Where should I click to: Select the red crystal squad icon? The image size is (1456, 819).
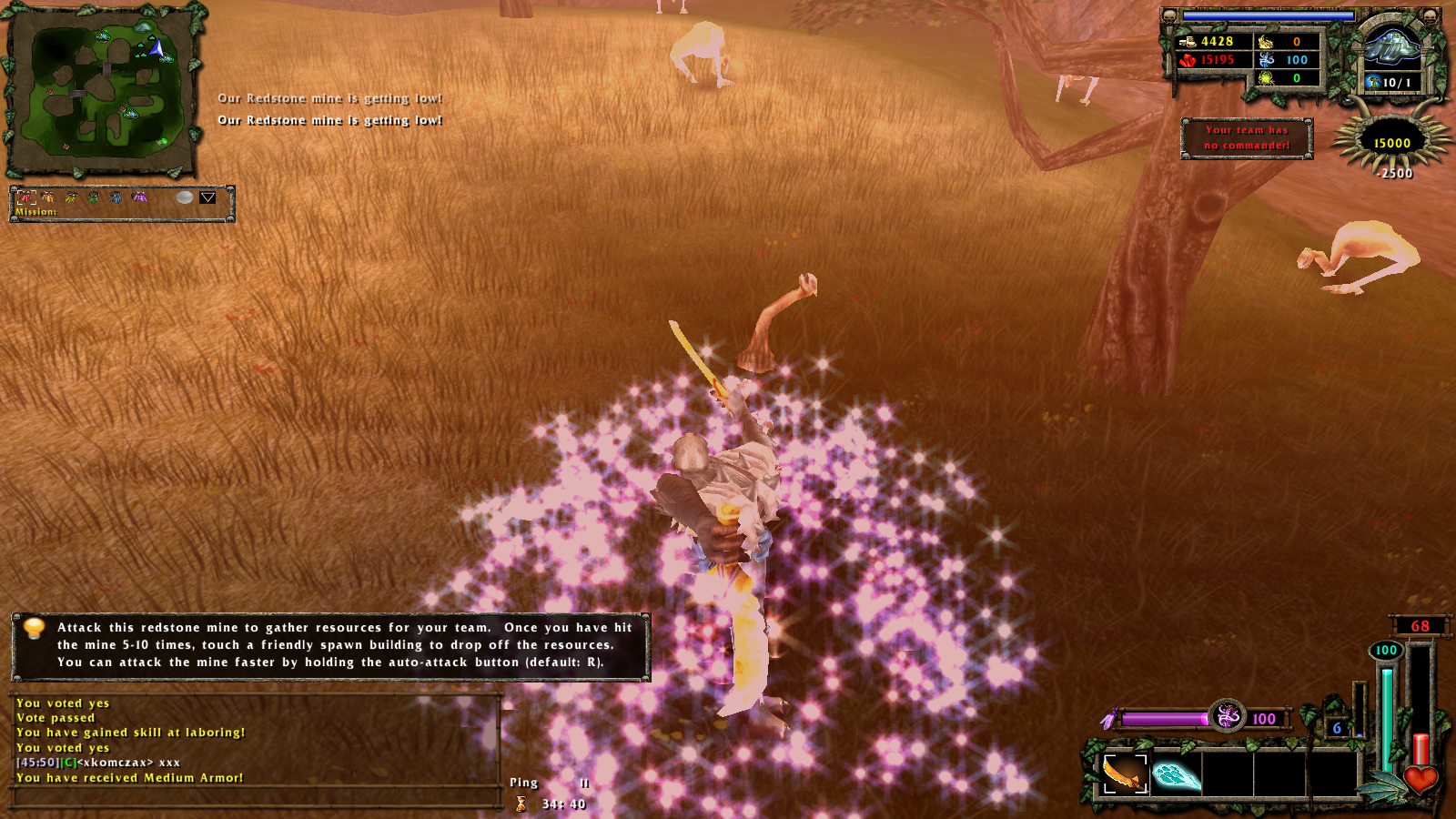tap(25, 197)
